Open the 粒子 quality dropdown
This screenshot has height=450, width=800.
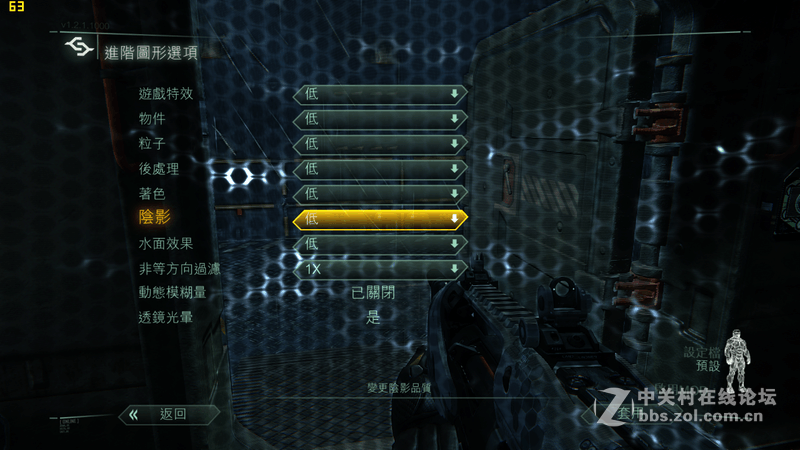(x=380, y=144)
